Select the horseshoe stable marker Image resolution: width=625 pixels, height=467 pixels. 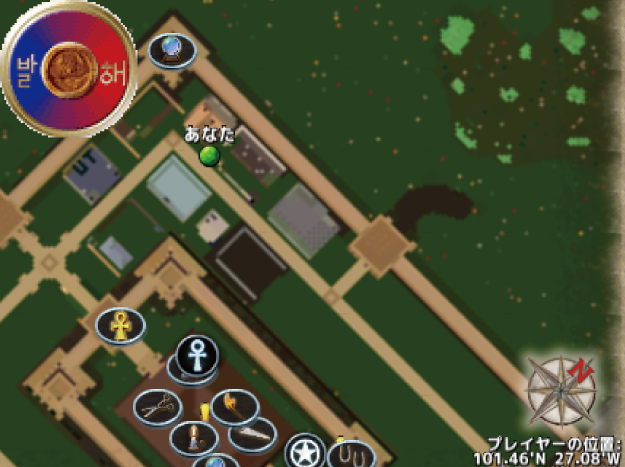[351, 456]
